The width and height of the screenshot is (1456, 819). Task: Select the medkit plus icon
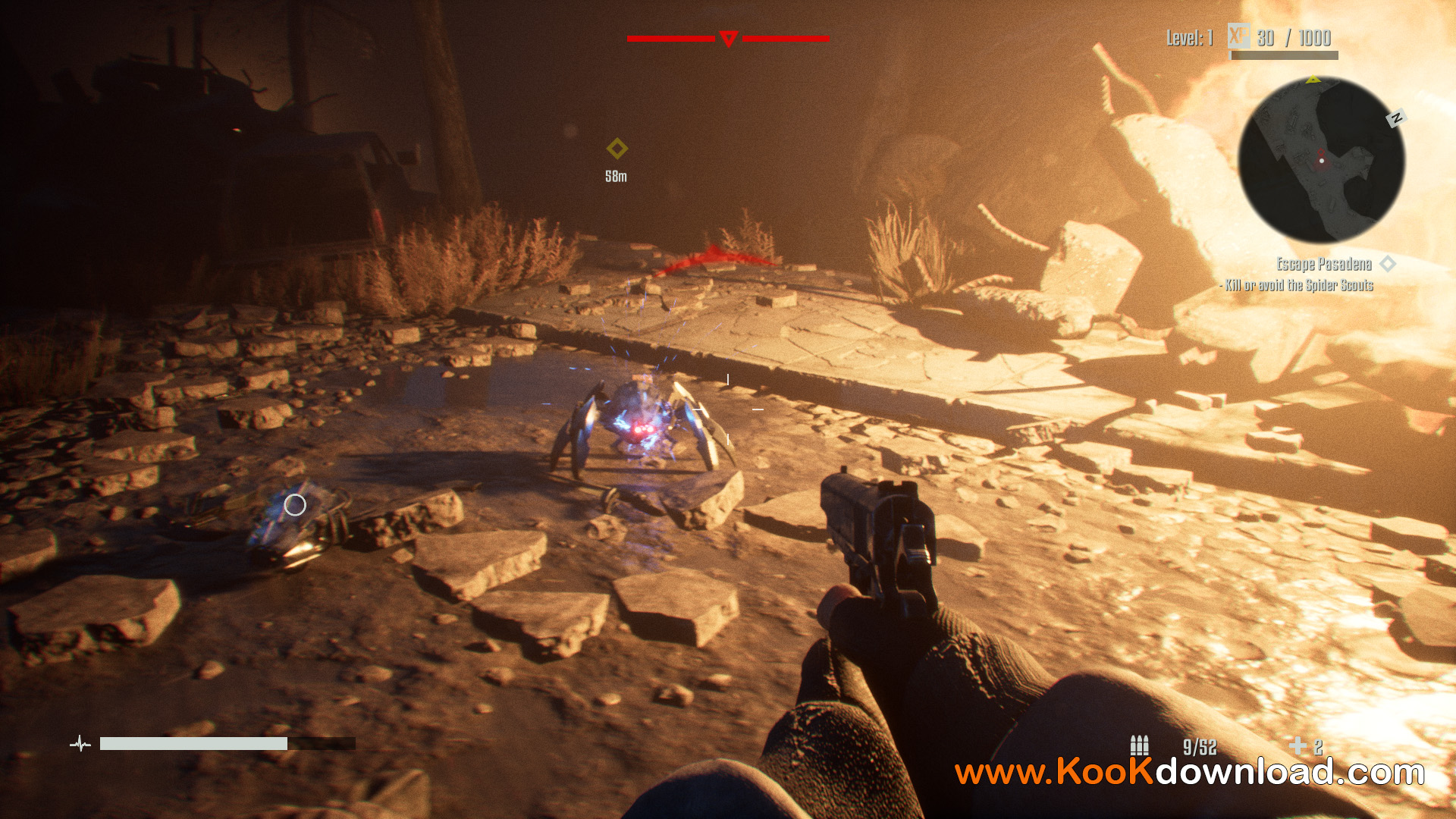click(1298, 746)
